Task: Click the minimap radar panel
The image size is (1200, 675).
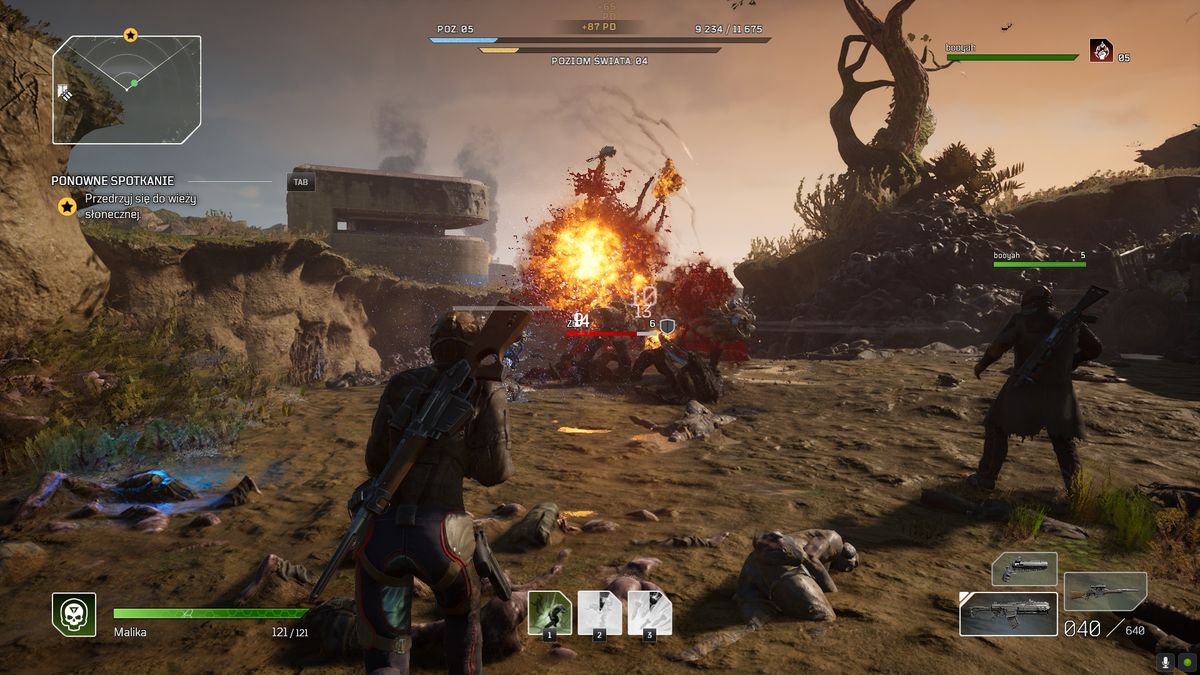Action: coord(127,90)
